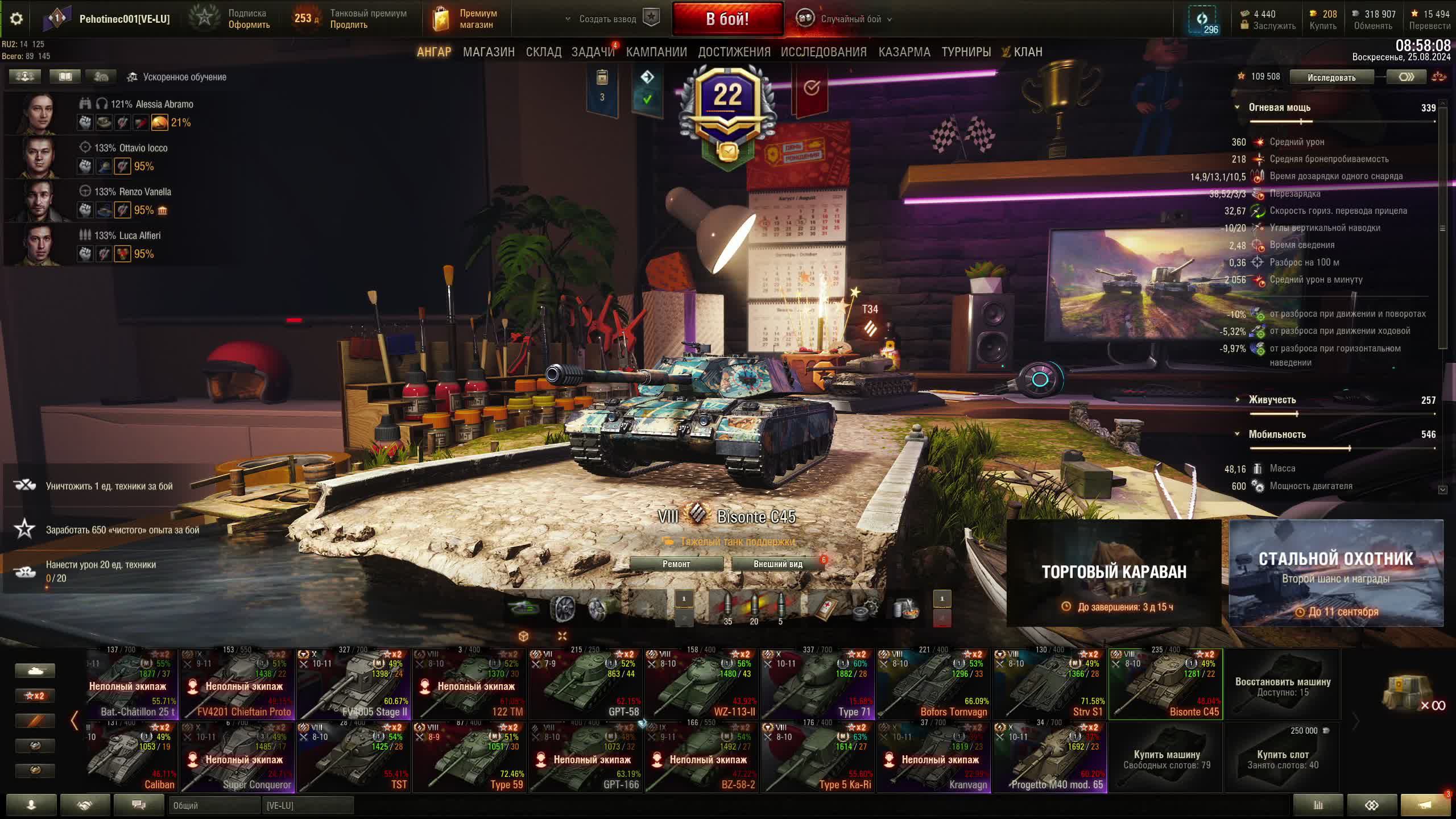The height and width of the screenshot is (819, 1456).
Task: Open the ТОРГОВЫЙ КАРАВАН event banner
Action: 1114,573
